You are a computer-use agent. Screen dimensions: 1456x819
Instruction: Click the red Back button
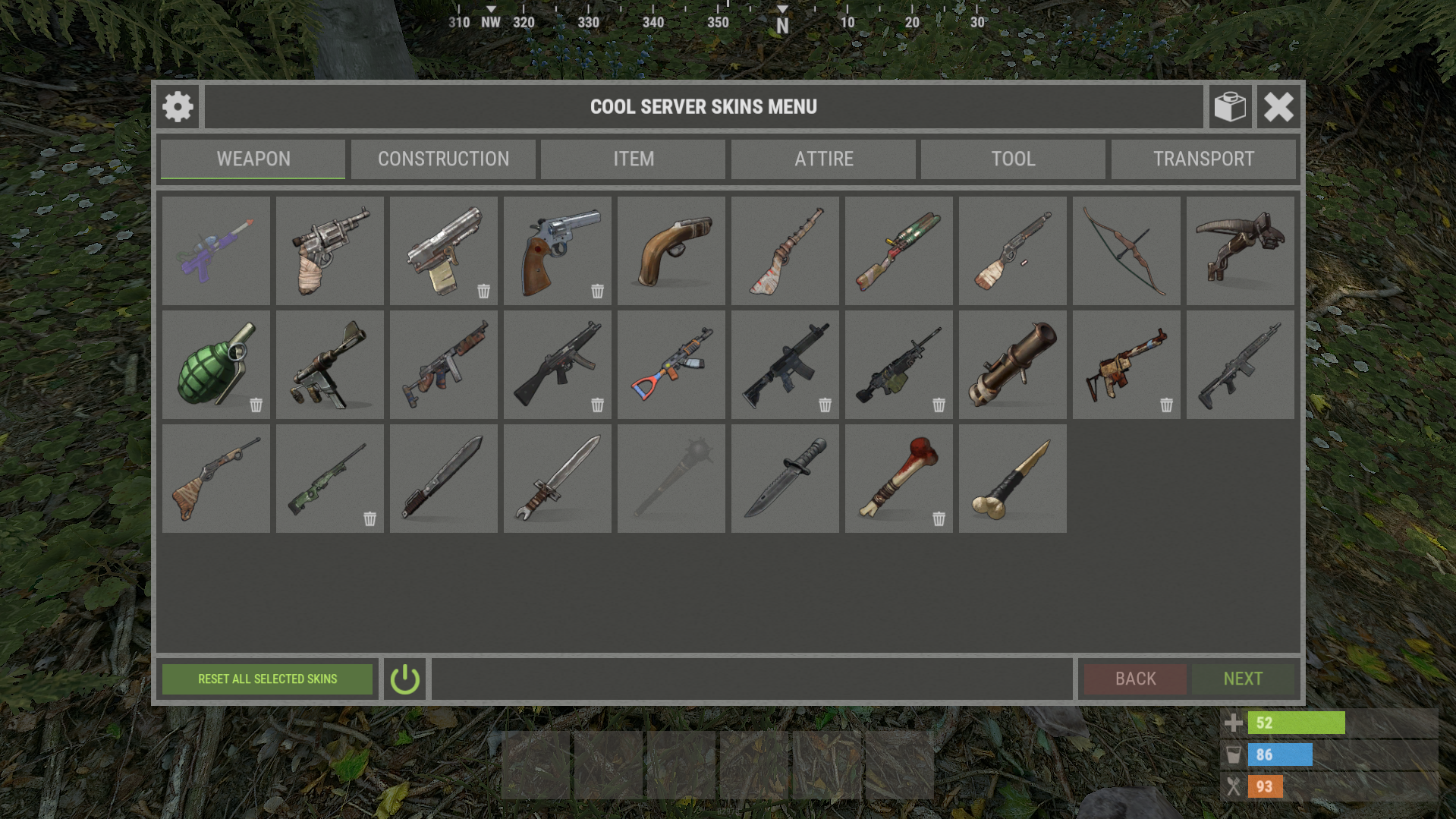[1135, 679]
